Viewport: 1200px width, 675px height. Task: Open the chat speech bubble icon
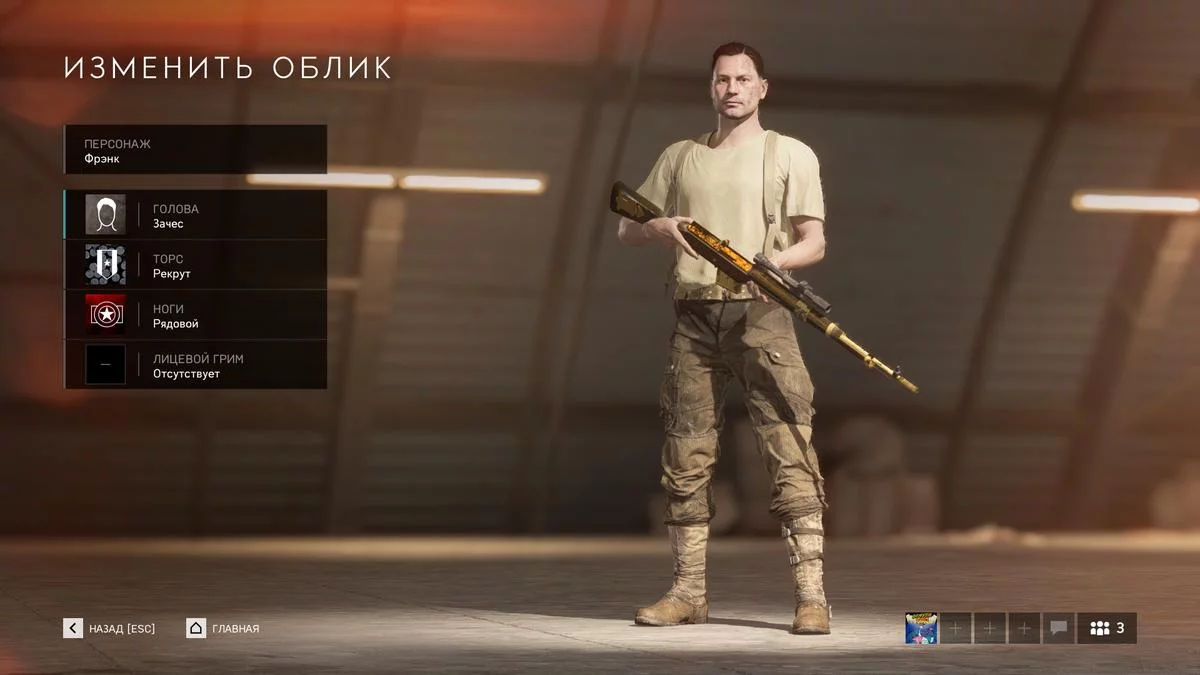pyautogui.click(x=1058, y=628)
